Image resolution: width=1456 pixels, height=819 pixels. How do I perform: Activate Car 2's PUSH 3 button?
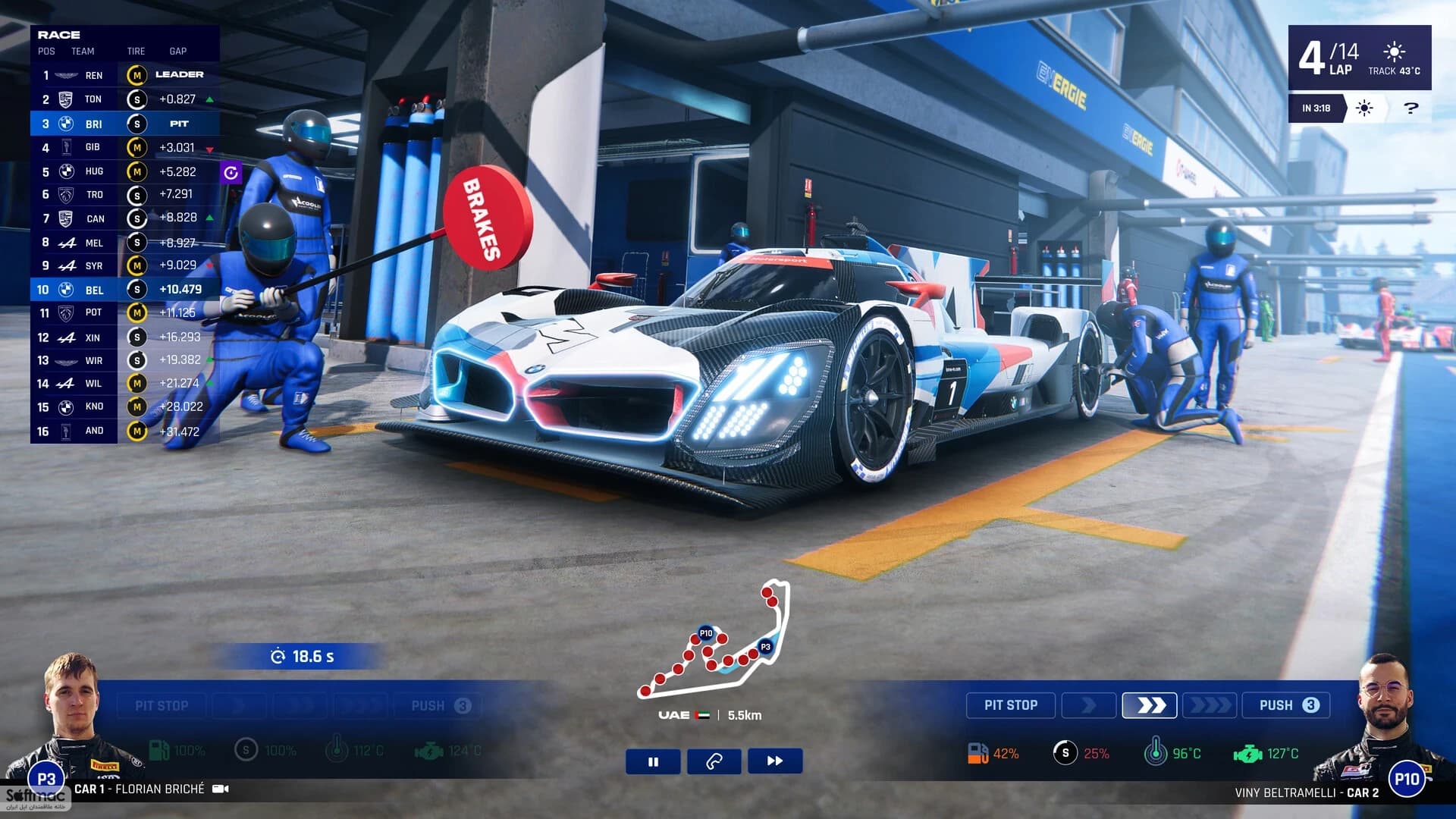click(x=1286, y=705)
